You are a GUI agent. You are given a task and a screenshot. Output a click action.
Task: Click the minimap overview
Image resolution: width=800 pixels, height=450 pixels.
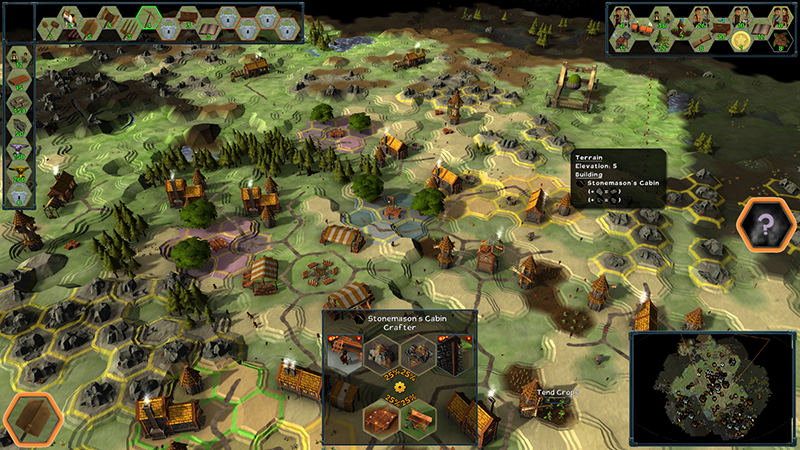[x=712, y=385]
